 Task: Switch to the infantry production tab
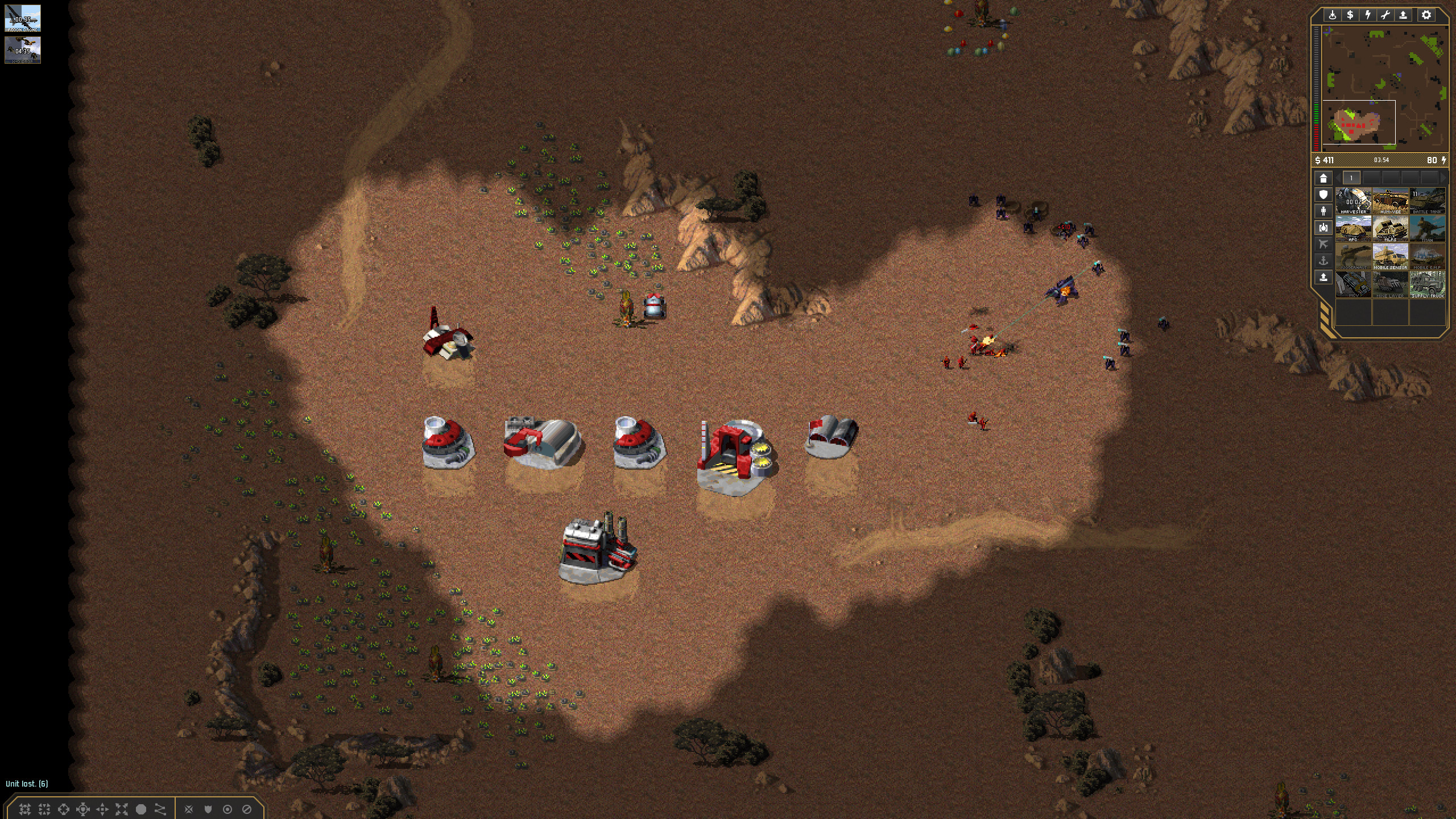tap(1323, 211)
